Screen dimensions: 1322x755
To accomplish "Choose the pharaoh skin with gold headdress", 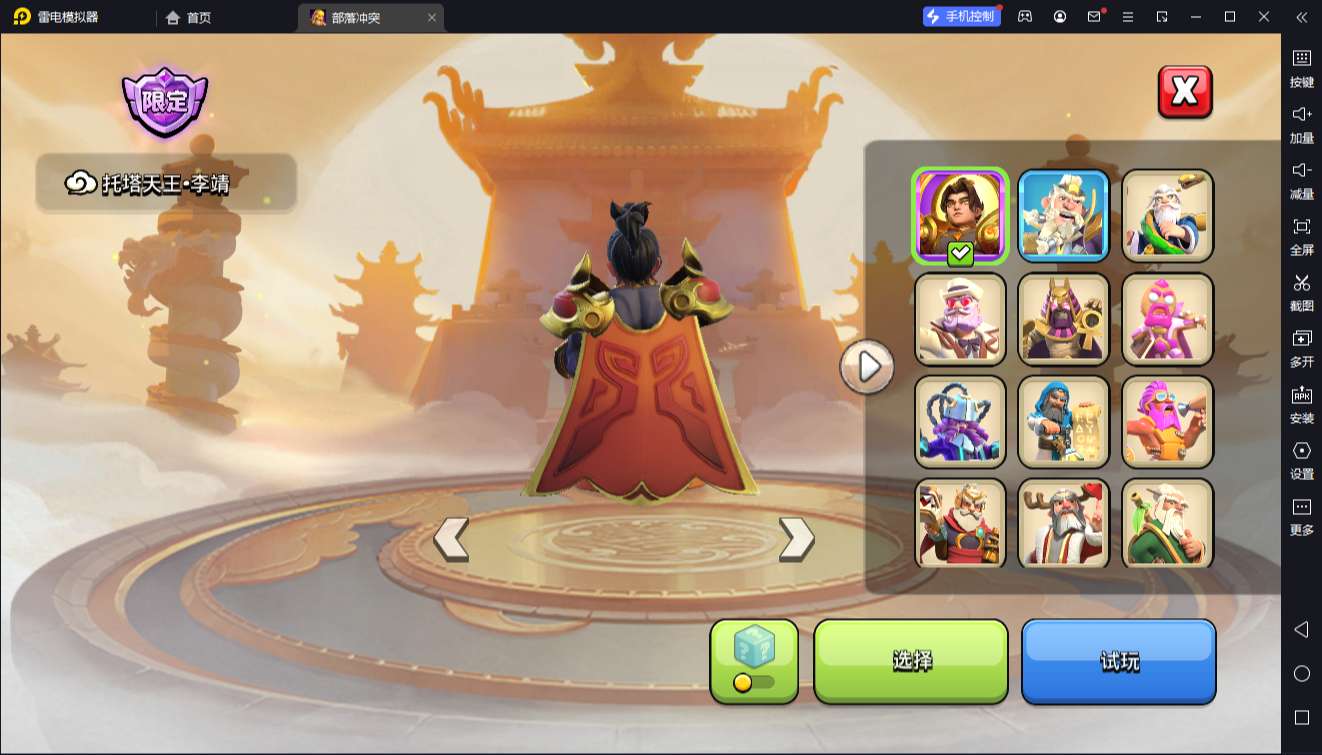I will pyautogui.click(x=1063, y=319).
